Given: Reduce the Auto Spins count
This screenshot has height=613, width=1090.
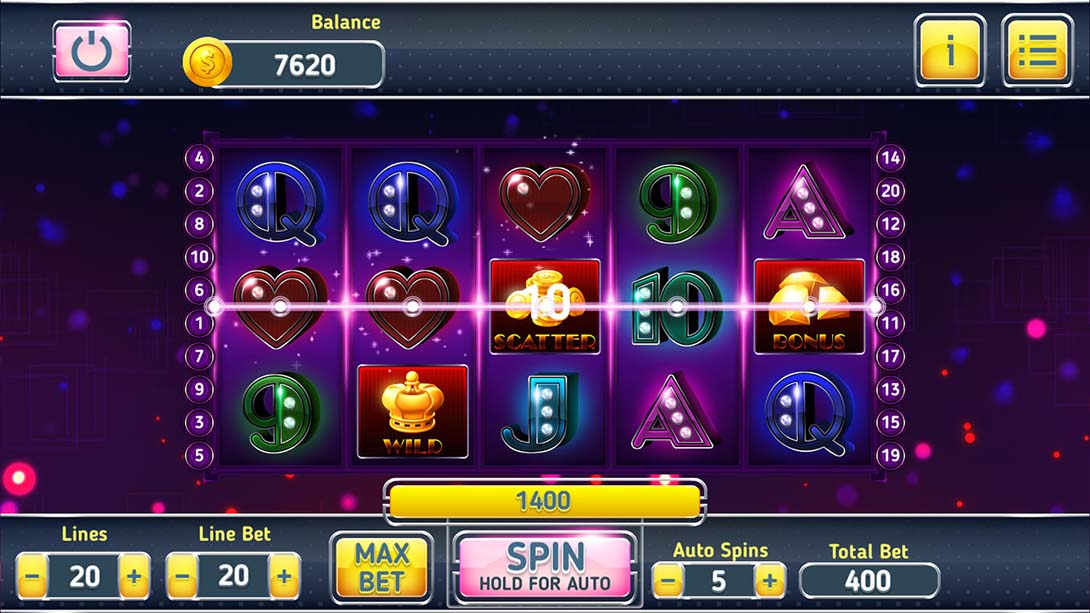Looking at the screenshot, I should [668, 580].
